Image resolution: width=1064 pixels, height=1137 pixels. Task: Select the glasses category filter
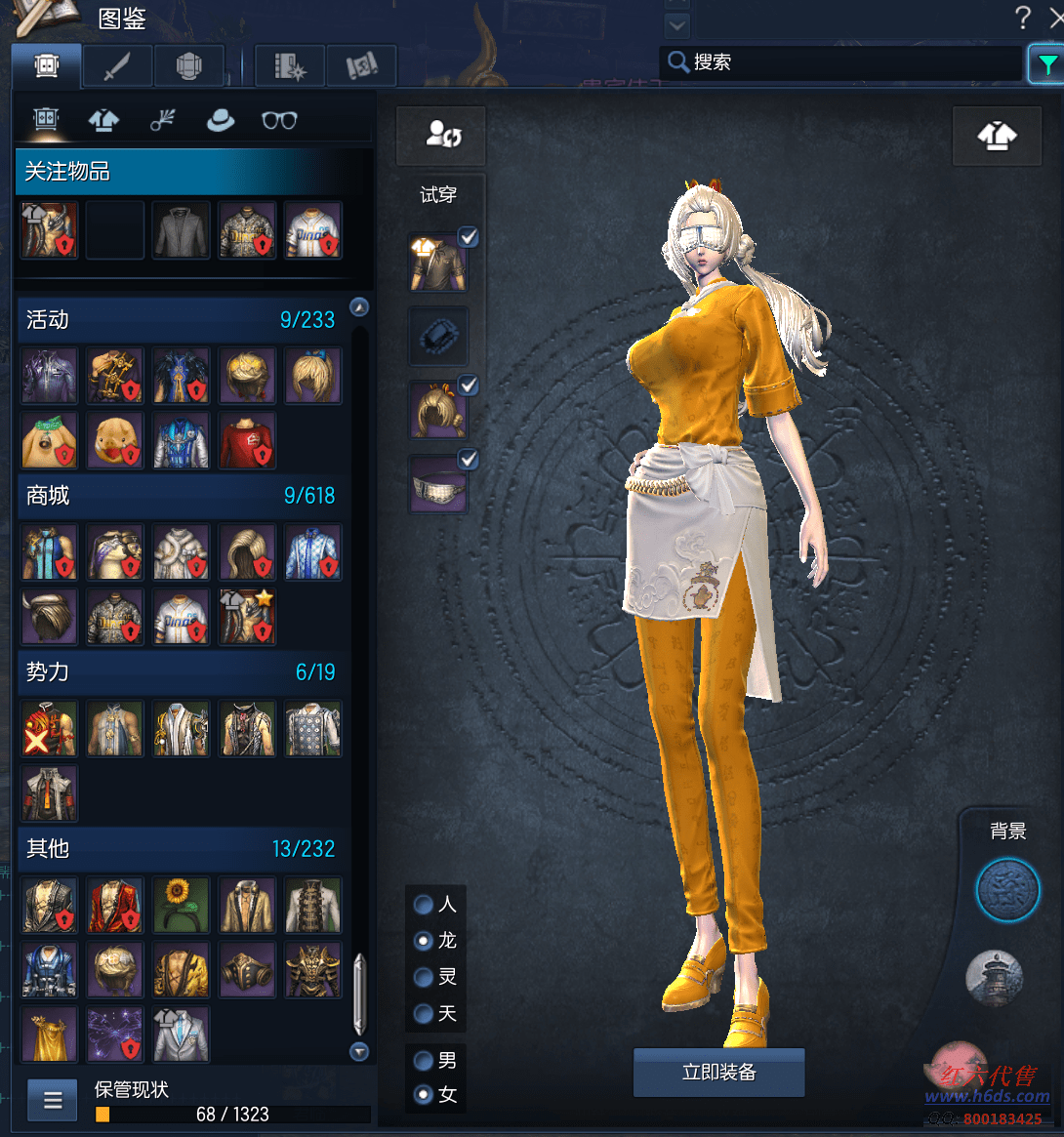pyautogui.click(x=279, y=120)
